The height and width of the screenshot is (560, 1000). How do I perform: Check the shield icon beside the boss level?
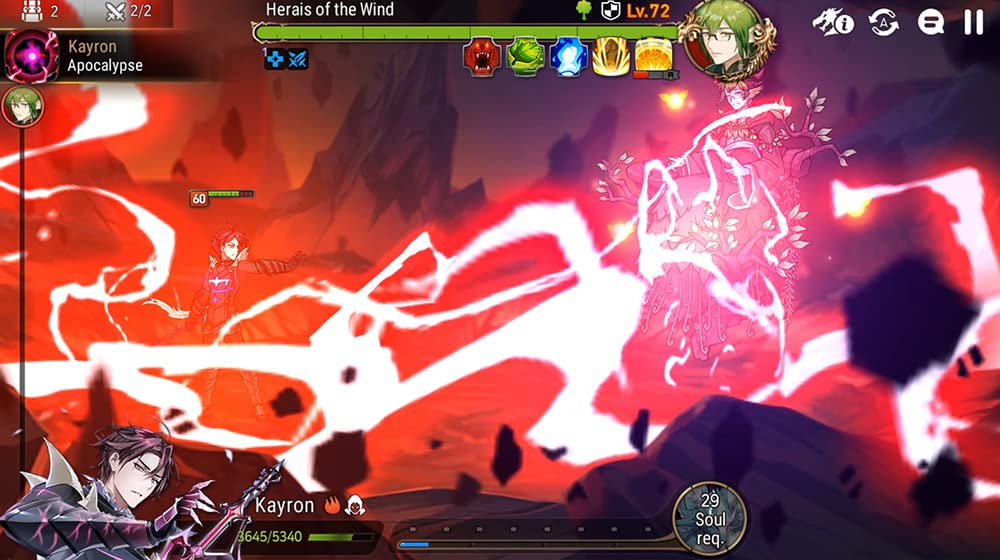coord(609,11)
